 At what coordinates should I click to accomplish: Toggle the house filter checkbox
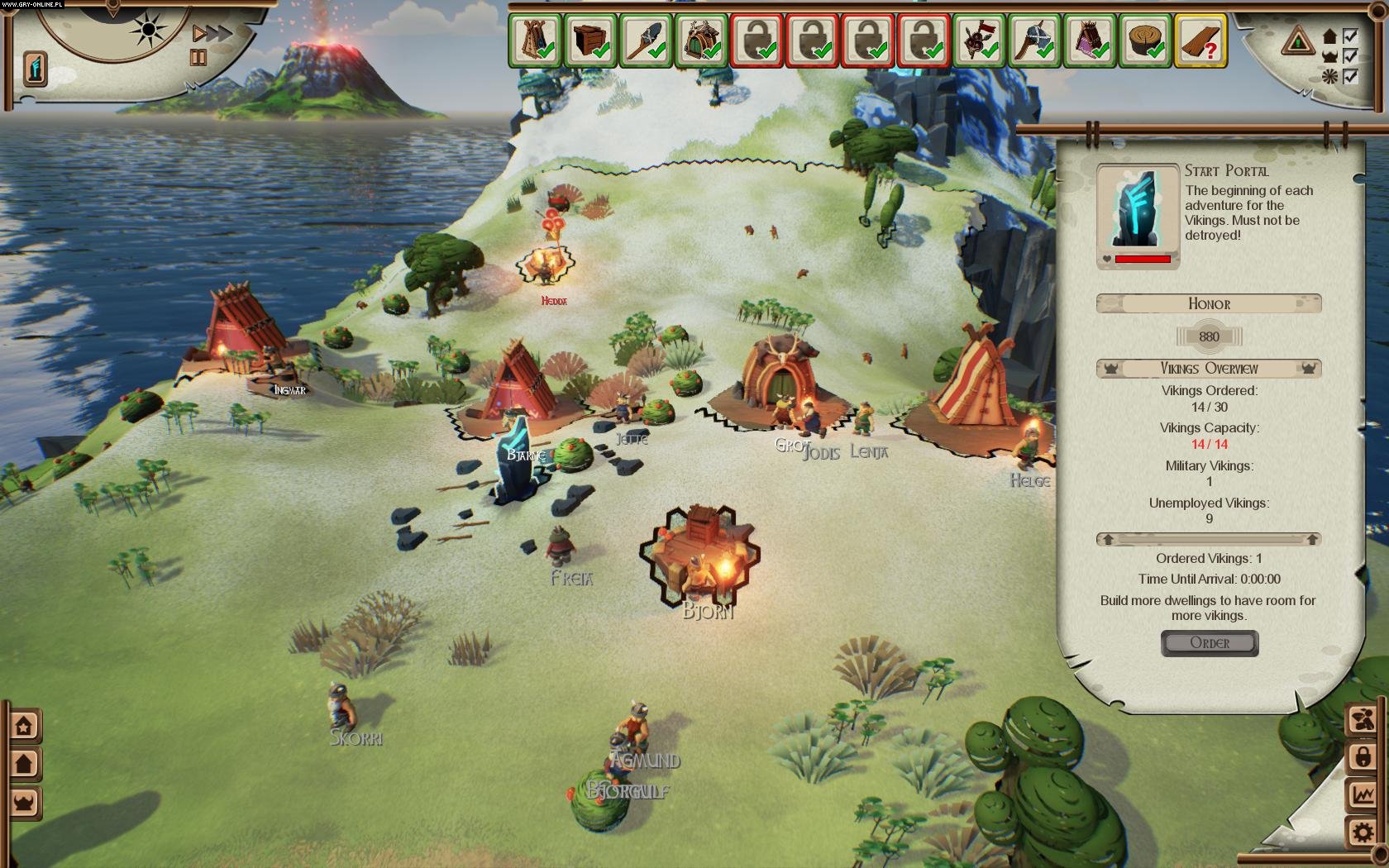[x=1350, y=36]
